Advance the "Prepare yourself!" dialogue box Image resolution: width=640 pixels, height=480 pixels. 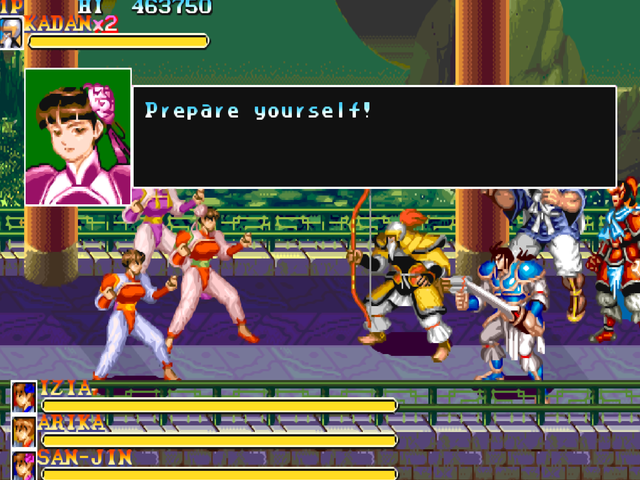pyautogui.click(x=374, y=137)
